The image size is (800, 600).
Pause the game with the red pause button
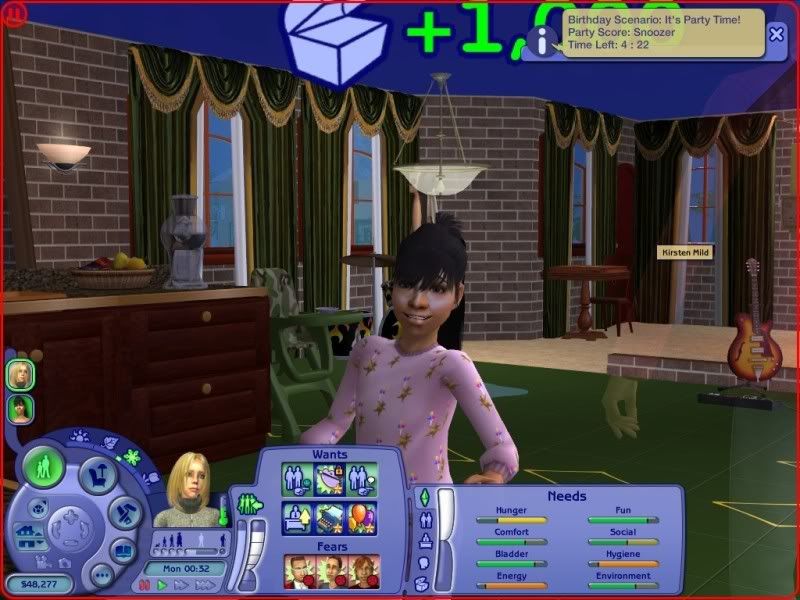coord(145,585)
